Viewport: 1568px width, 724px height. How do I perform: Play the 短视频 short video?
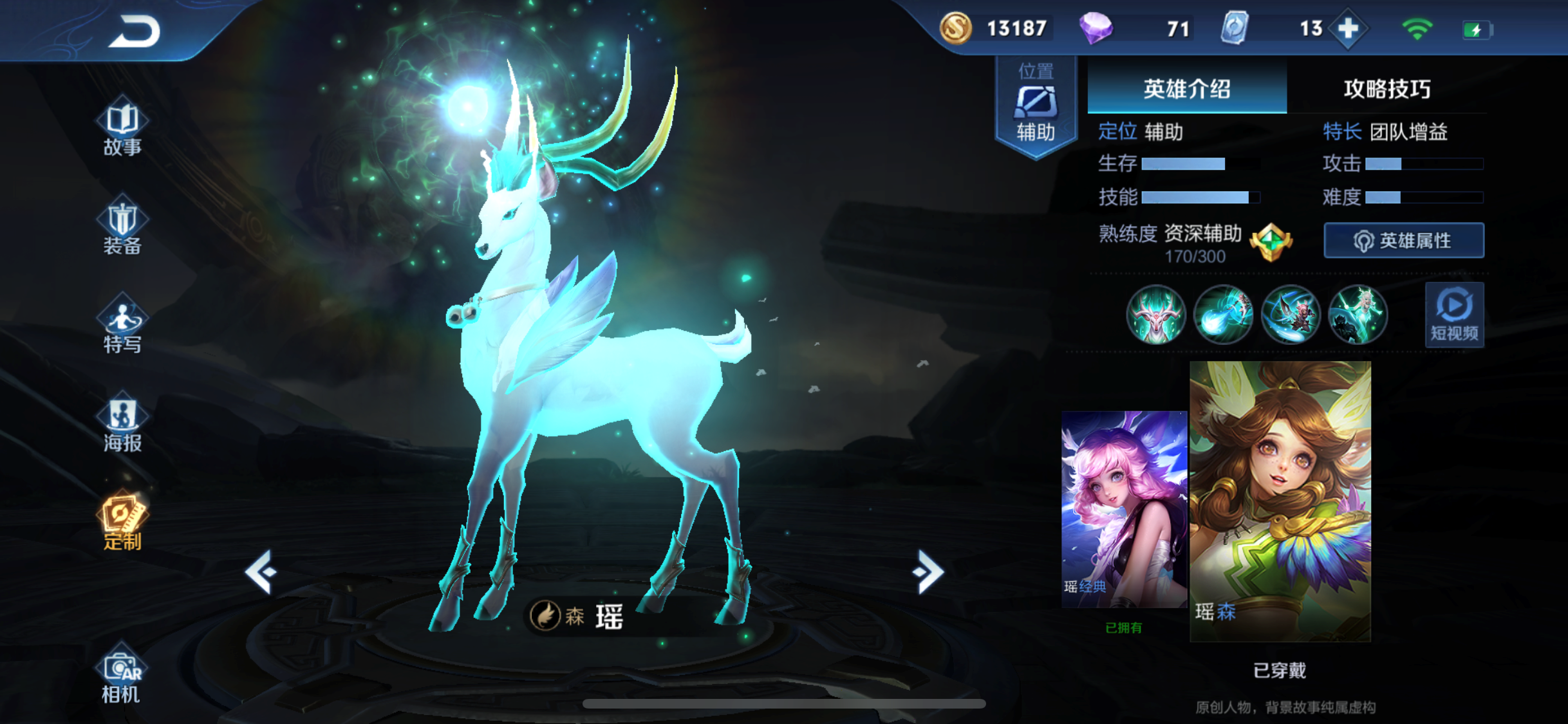click(x=1454, y=315)
